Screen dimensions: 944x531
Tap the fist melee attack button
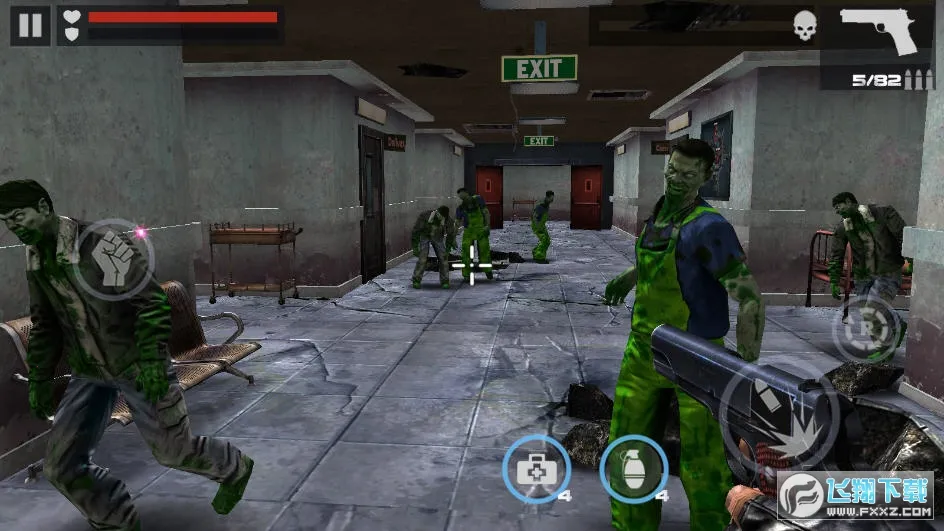tap(115, 259)
